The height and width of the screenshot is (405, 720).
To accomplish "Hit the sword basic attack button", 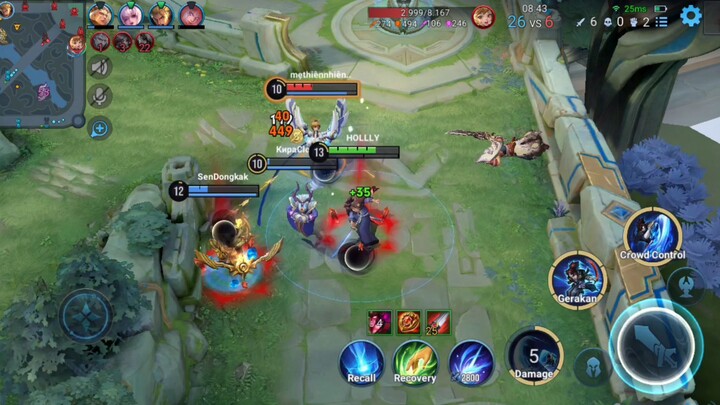I will pos(655,346).
